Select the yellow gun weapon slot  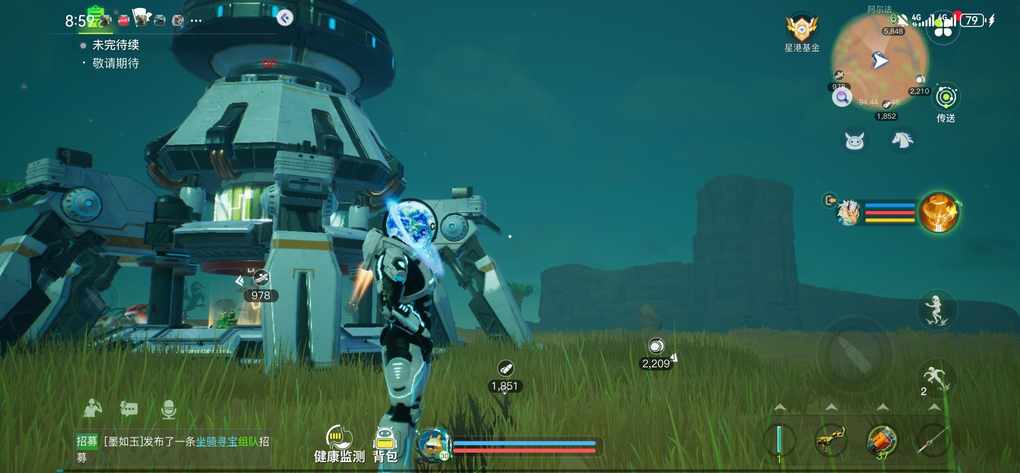[x=830, y=440]
